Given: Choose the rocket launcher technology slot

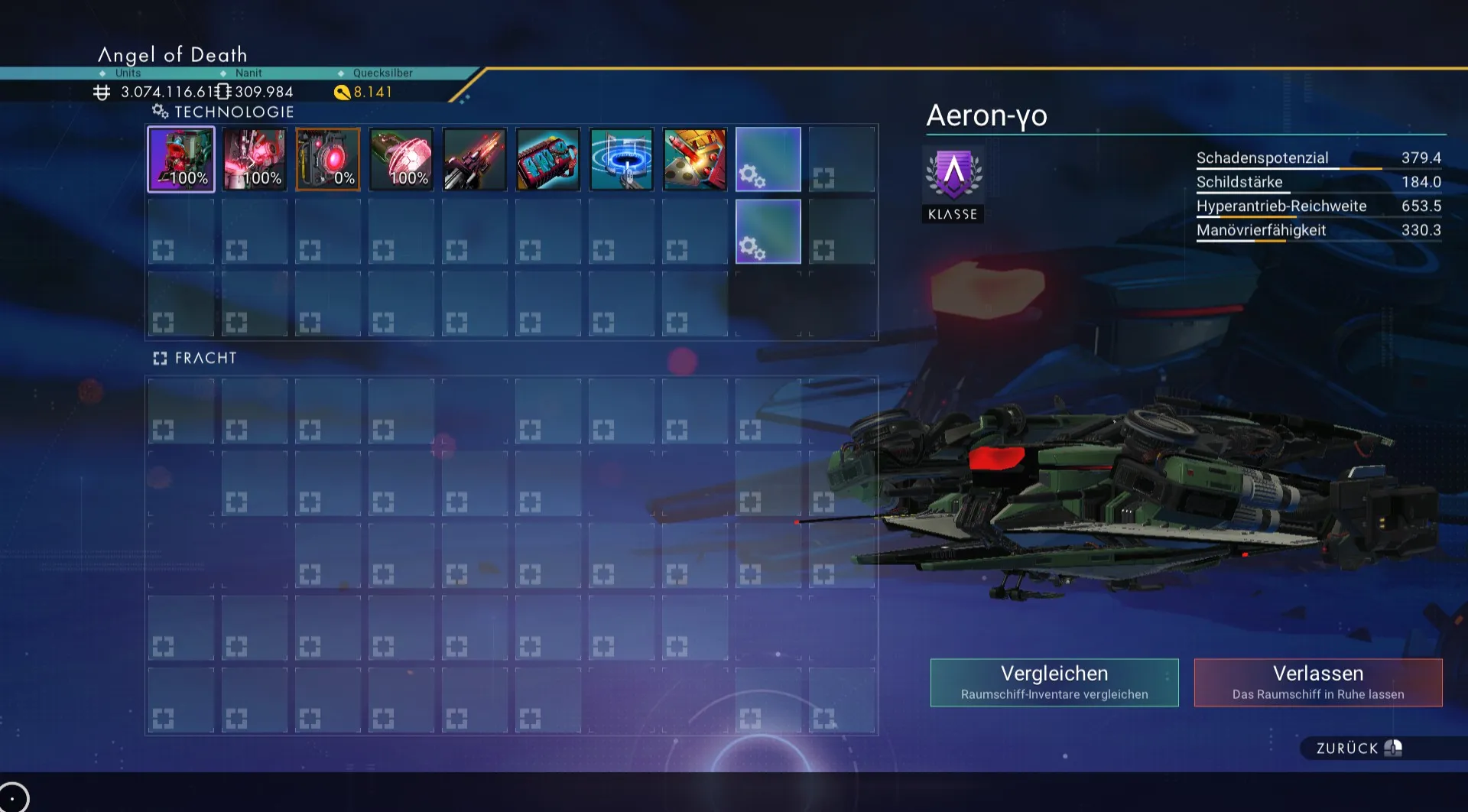Looking at the screenshot, I should [695, 159].
